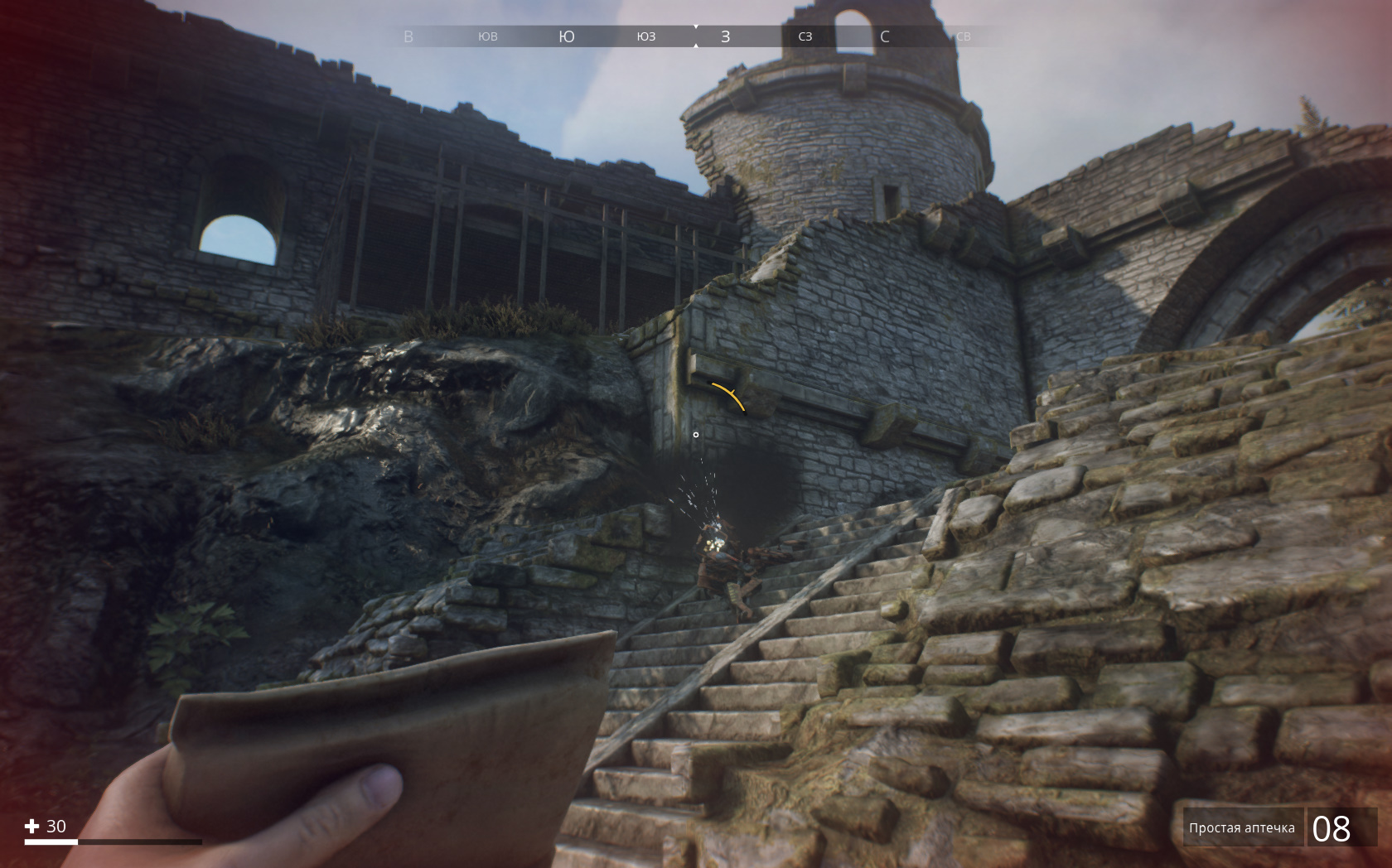This screenshot has height=868, width=1392.
Task: Click the compass direction bar
Action: pyautogui.click(x=694, y=36)
